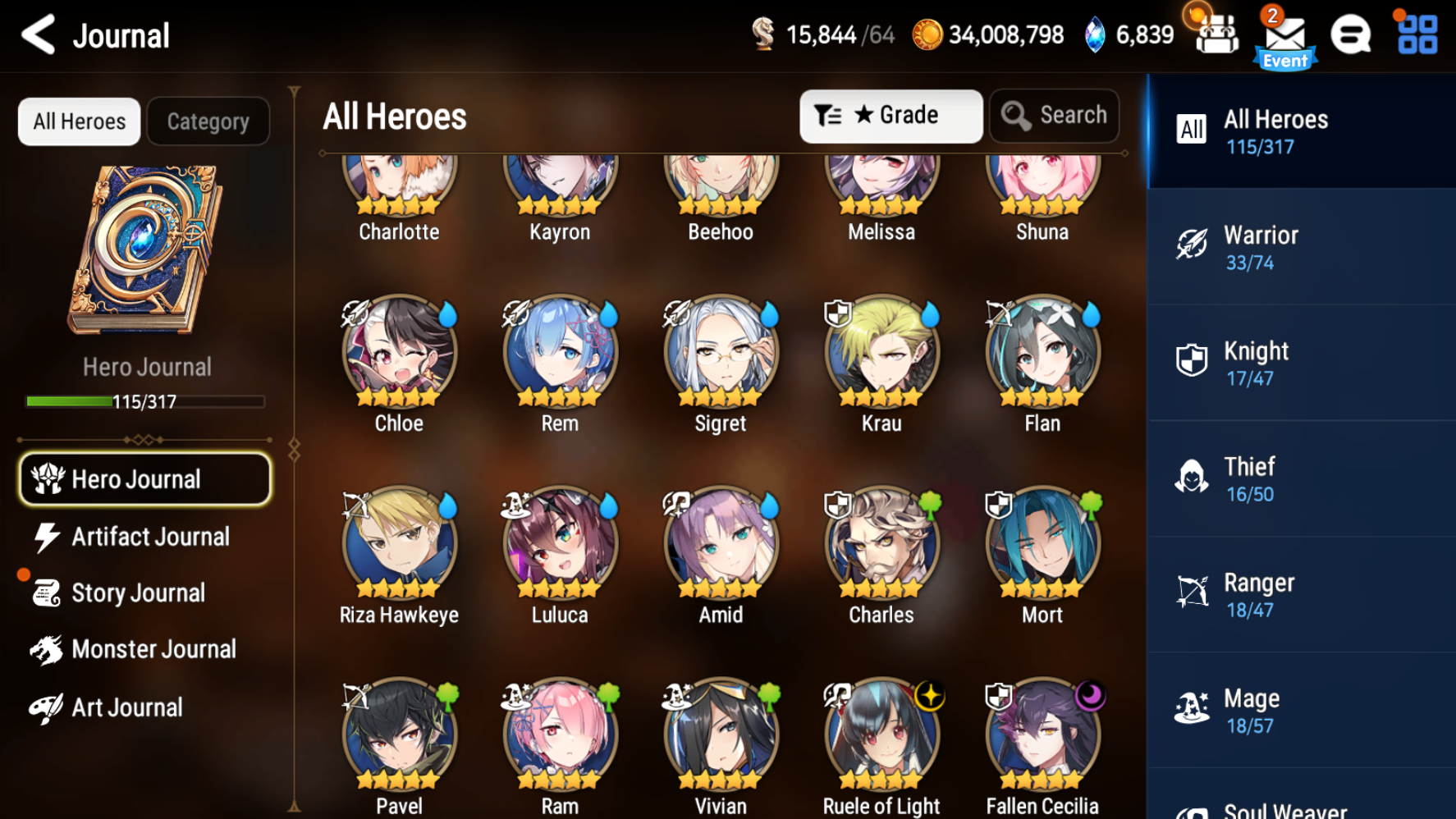
Task: Select the Knight class filter icon
Action: pos(1192,361)
